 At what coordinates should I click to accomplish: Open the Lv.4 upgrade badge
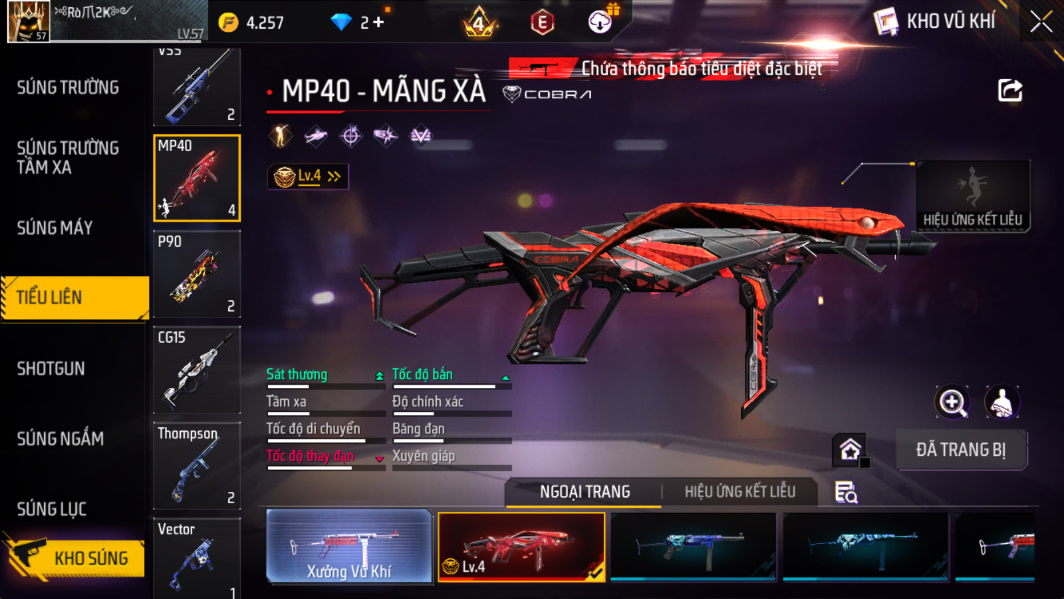point(308,176)
